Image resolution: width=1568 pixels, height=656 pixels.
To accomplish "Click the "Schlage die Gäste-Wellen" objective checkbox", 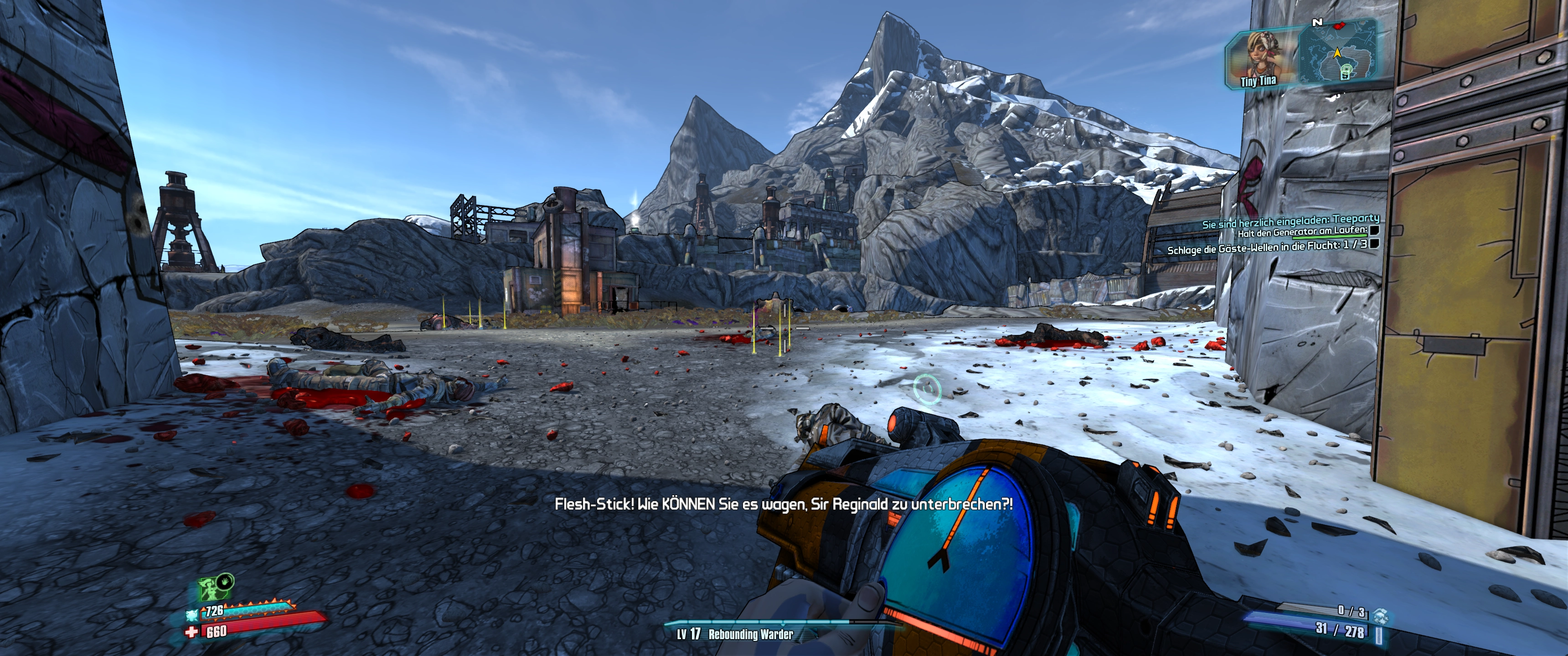I will coord(1374,244).
